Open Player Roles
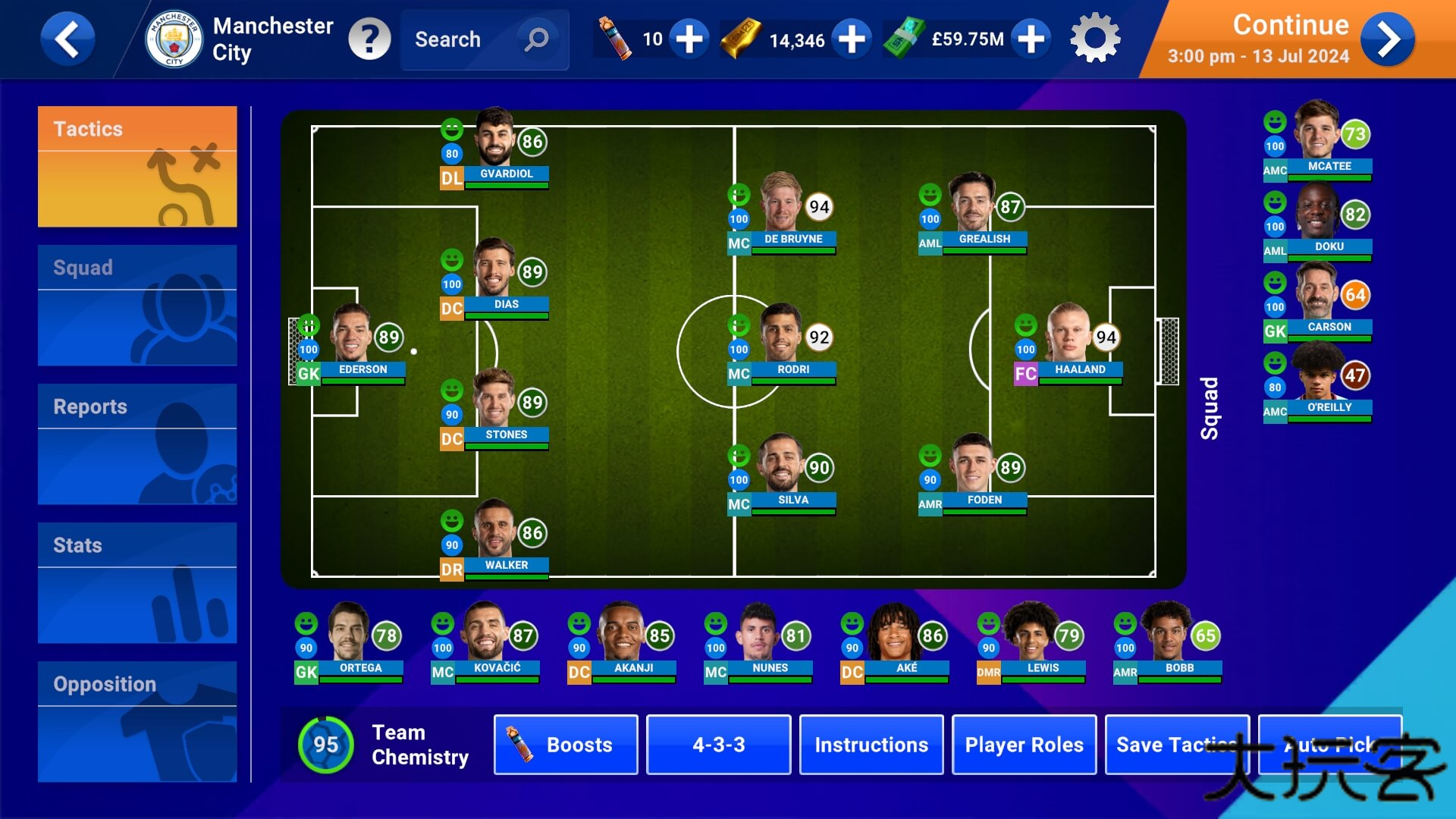Viewport: 1456px width, 819px height. [1024, 745]
